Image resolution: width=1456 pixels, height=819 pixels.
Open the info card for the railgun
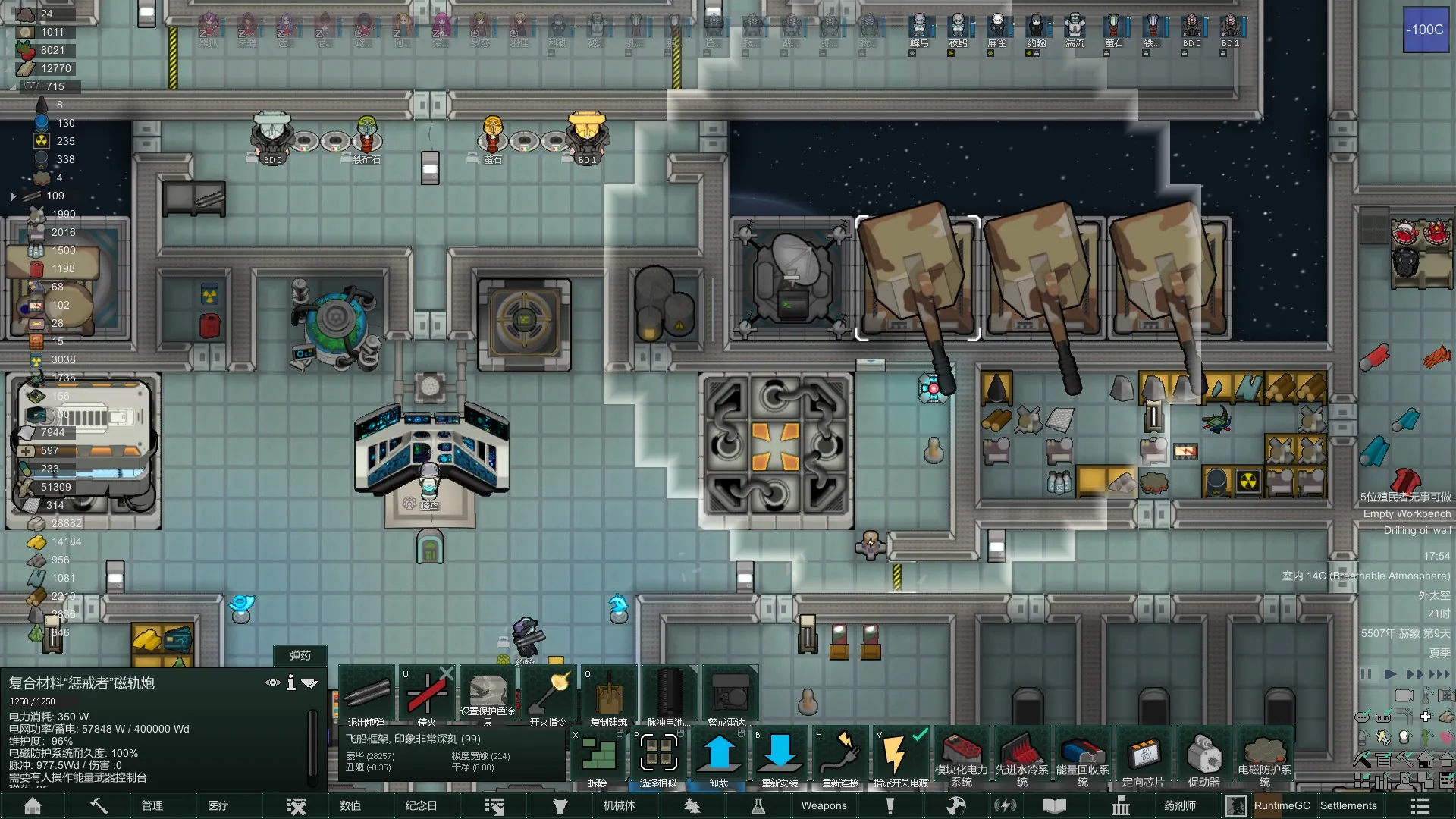[x=291, y=683]
